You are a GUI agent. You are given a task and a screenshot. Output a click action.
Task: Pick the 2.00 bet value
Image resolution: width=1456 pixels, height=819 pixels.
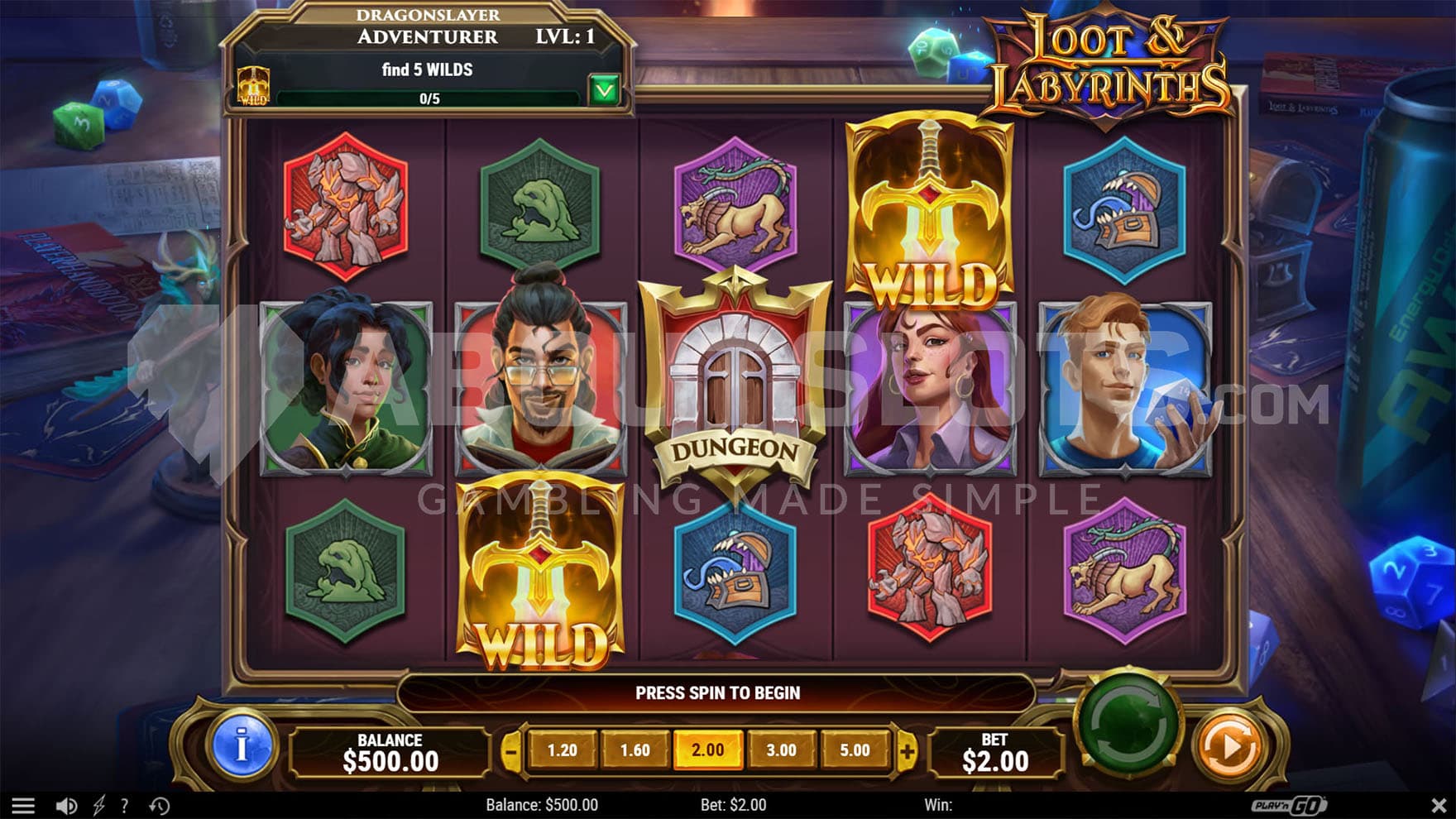pyautogui.click(x=708, y=750)
